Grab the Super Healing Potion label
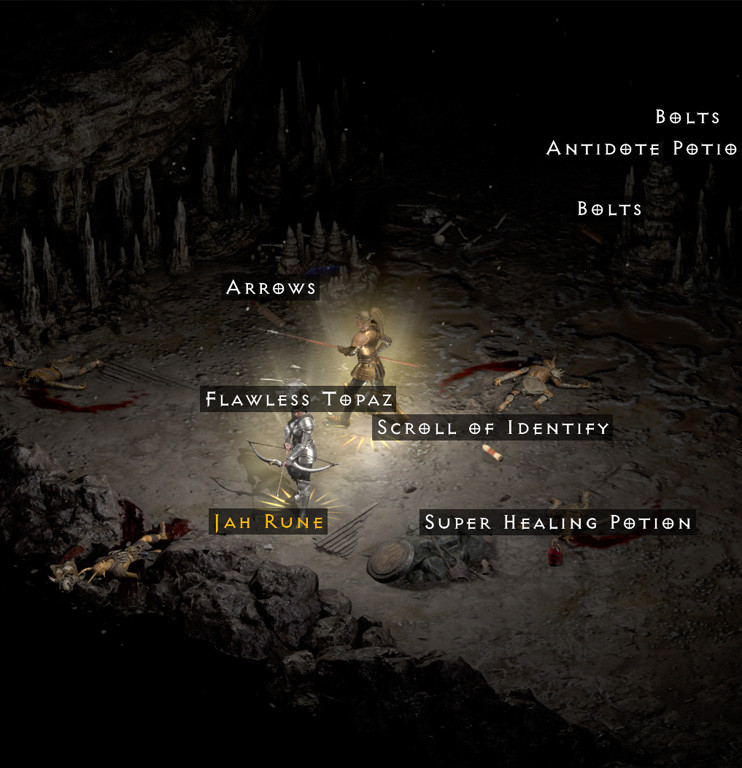Screen dimensions: 742x768 [557, 523]
